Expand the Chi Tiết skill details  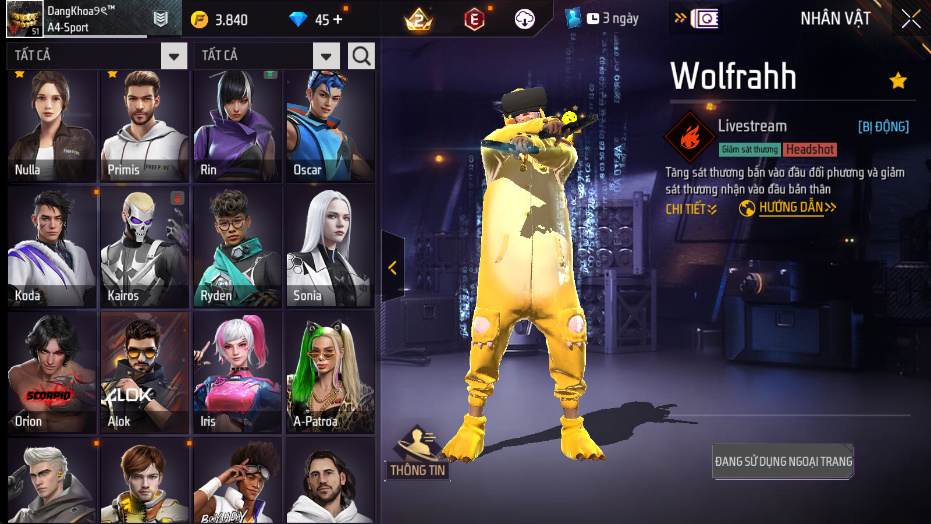tap(691, 209)
